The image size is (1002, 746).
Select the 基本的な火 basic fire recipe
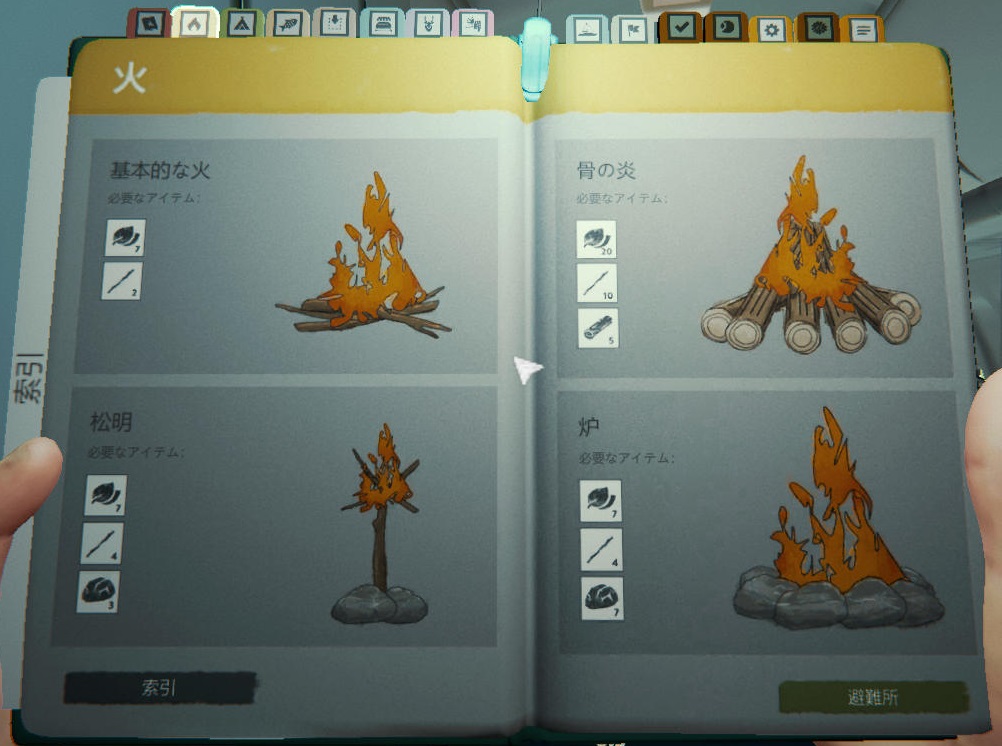pyautogui.click(x=286, y=255)
